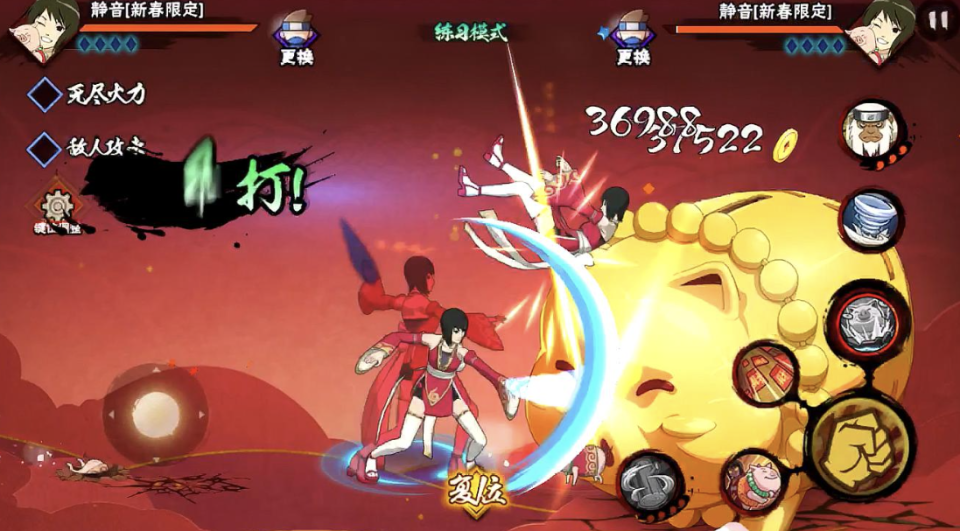This screenshot has width=960, height=531.
Task: Use the tornado scroll ability
Action: click(x=871, y=220)
